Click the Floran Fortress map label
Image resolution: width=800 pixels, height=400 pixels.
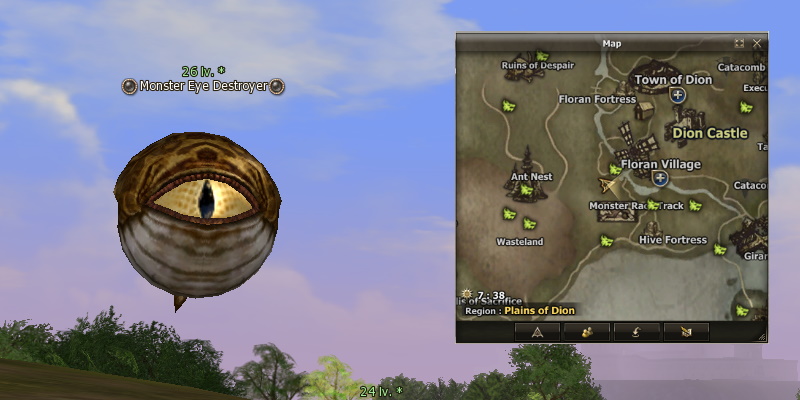[597, 100]
